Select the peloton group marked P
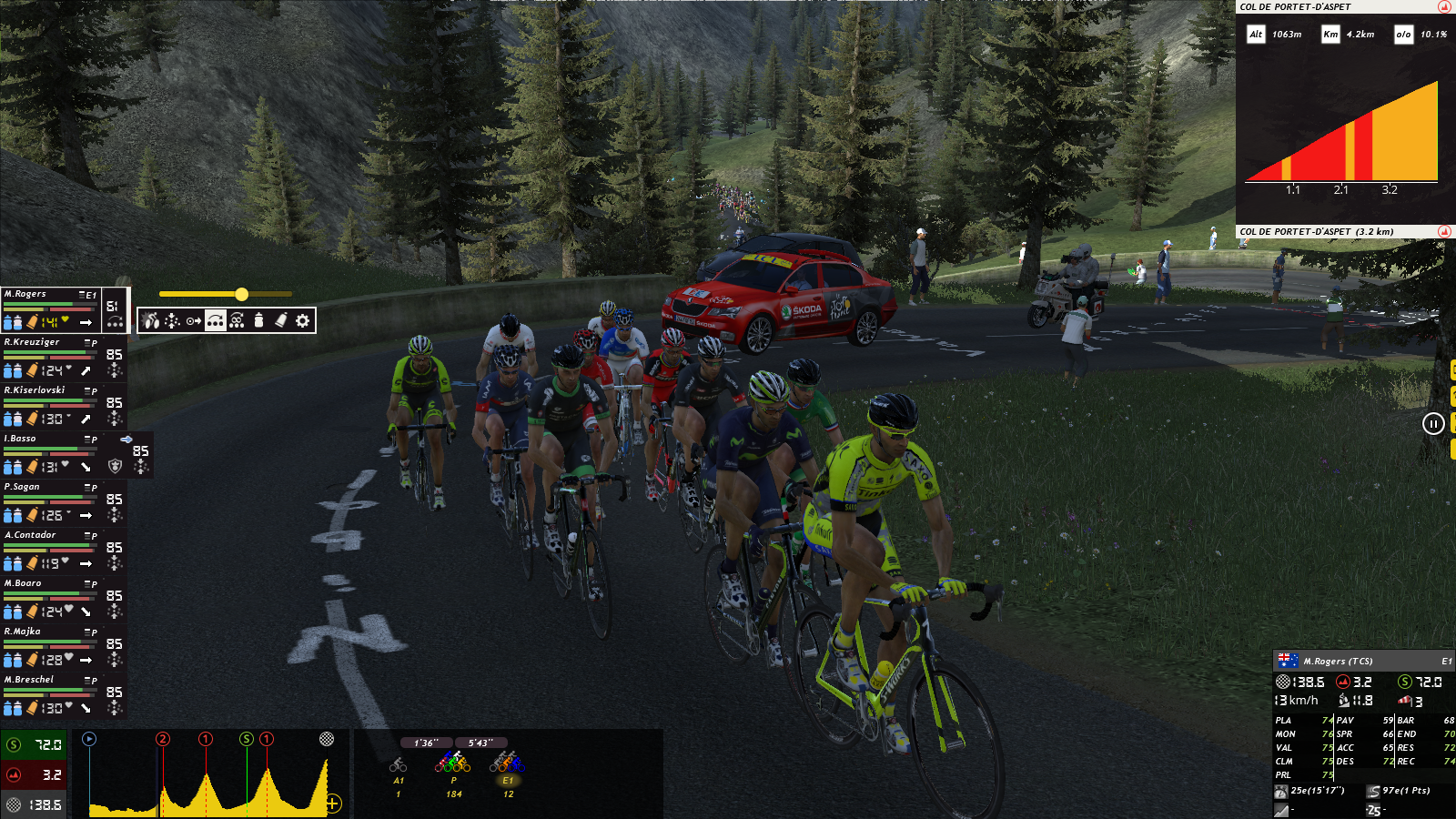Viewport: 1456px width, 819px height. [453, 763]
